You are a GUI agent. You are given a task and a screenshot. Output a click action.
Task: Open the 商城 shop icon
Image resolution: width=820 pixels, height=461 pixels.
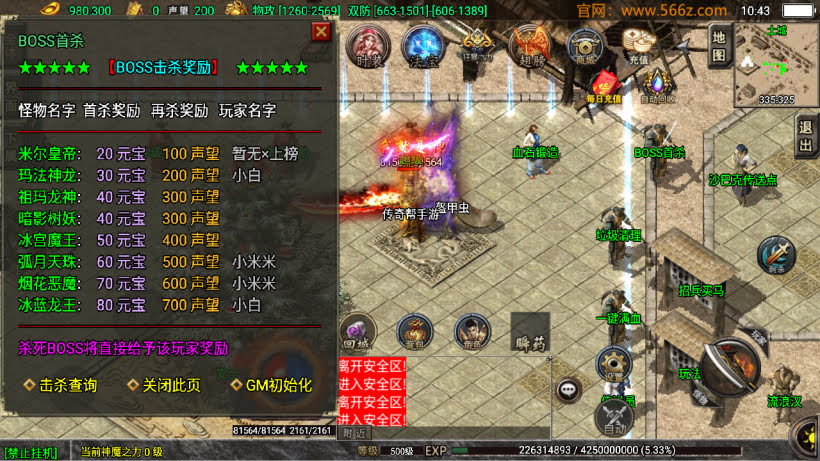(584, 46)
